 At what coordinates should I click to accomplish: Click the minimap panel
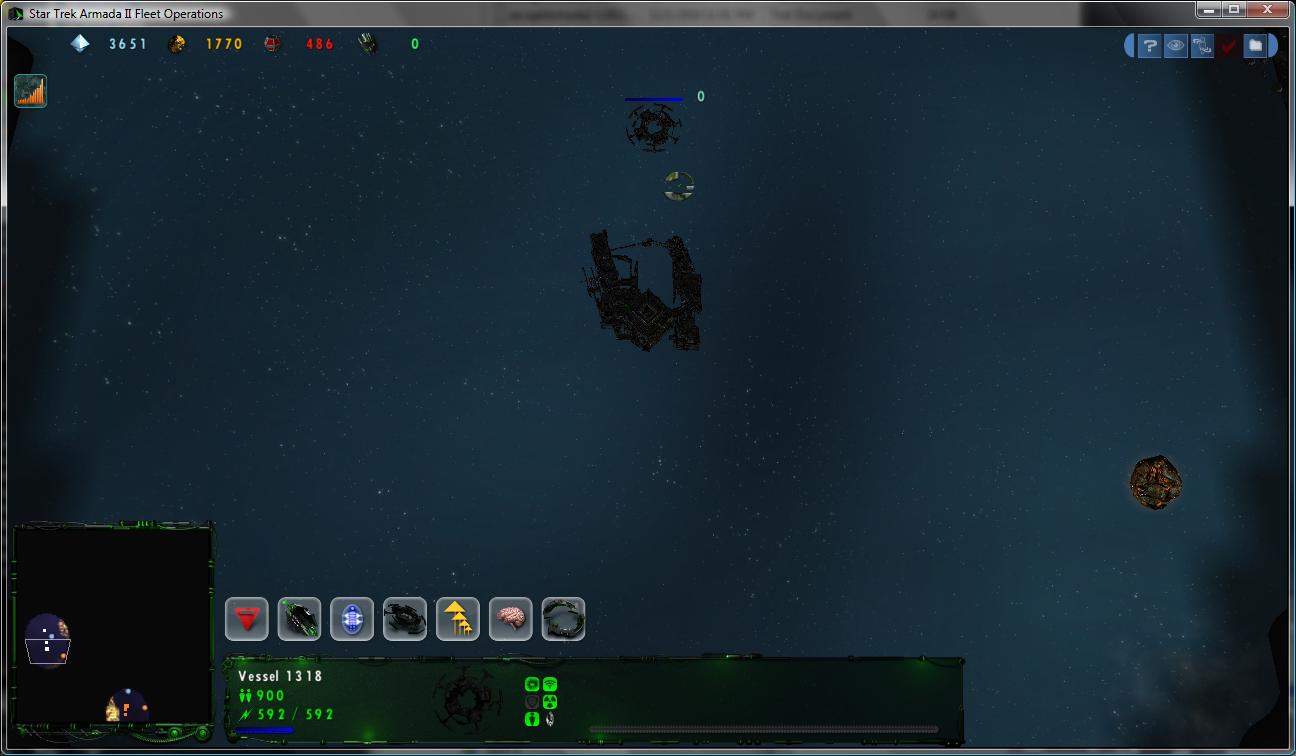click(113, 625)
